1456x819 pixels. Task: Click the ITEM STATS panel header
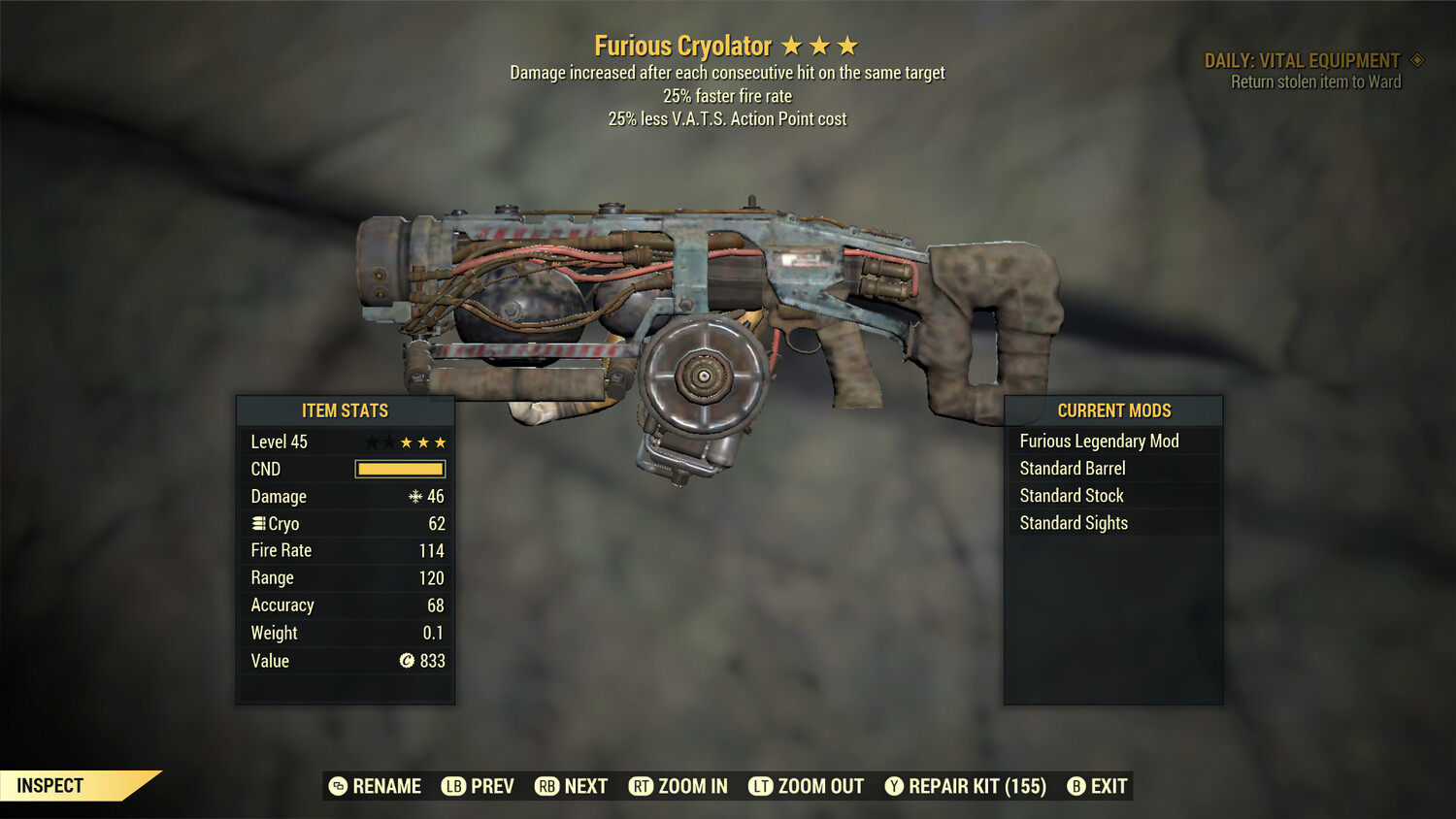point(346,410)
